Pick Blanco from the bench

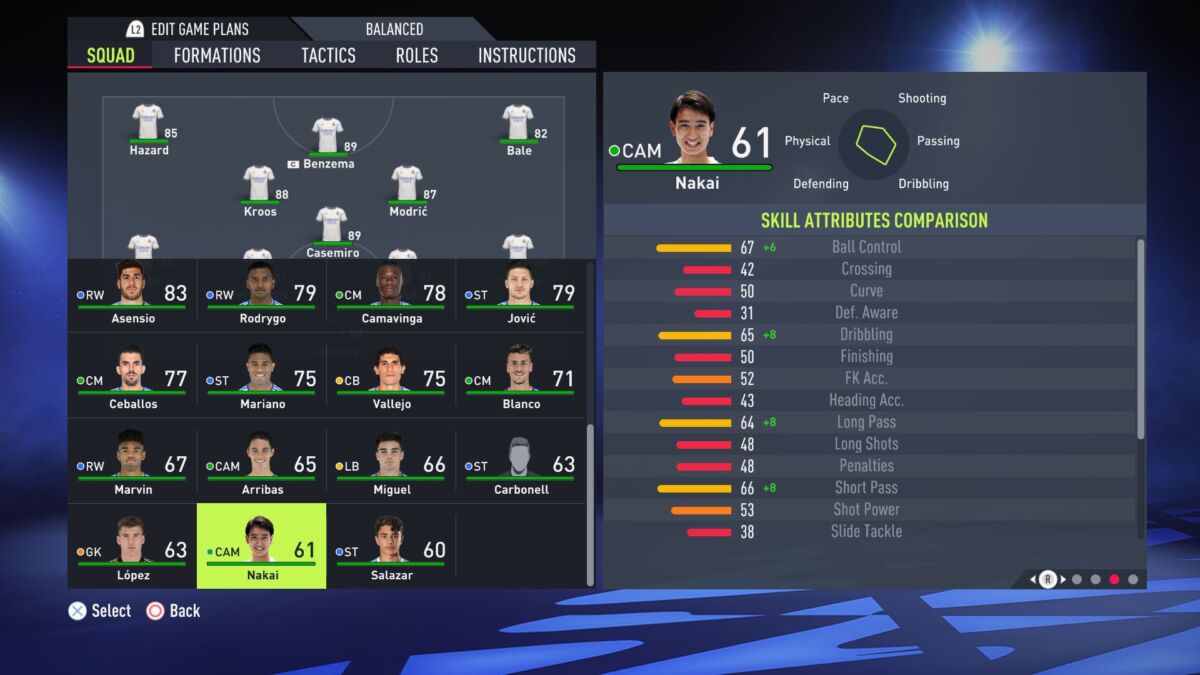tap(520, 379)
